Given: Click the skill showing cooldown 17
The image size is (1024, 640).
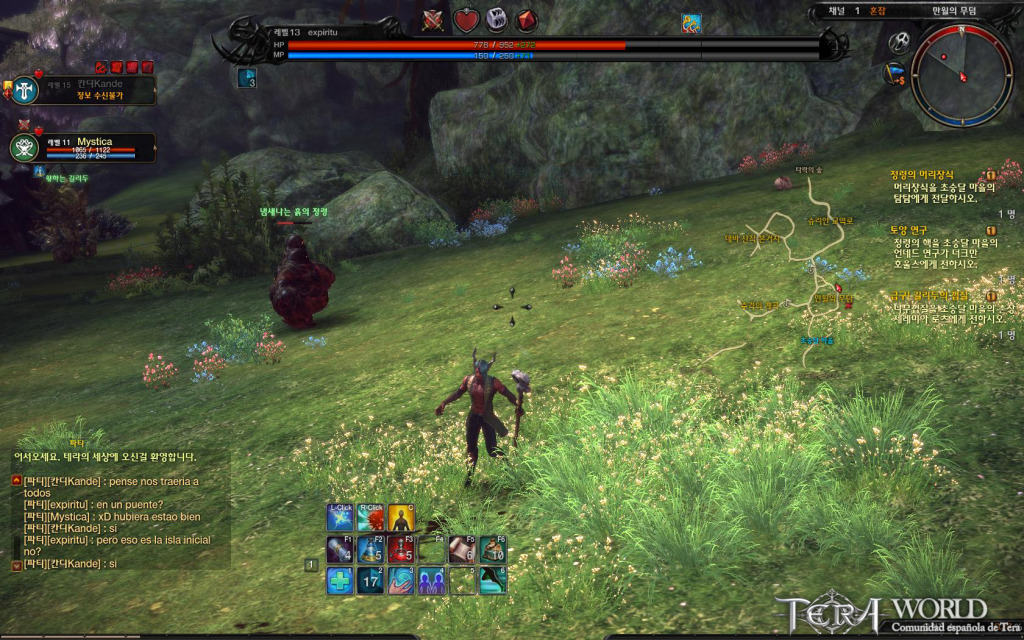Looking at the screenshot, I should tap(371, 580).
